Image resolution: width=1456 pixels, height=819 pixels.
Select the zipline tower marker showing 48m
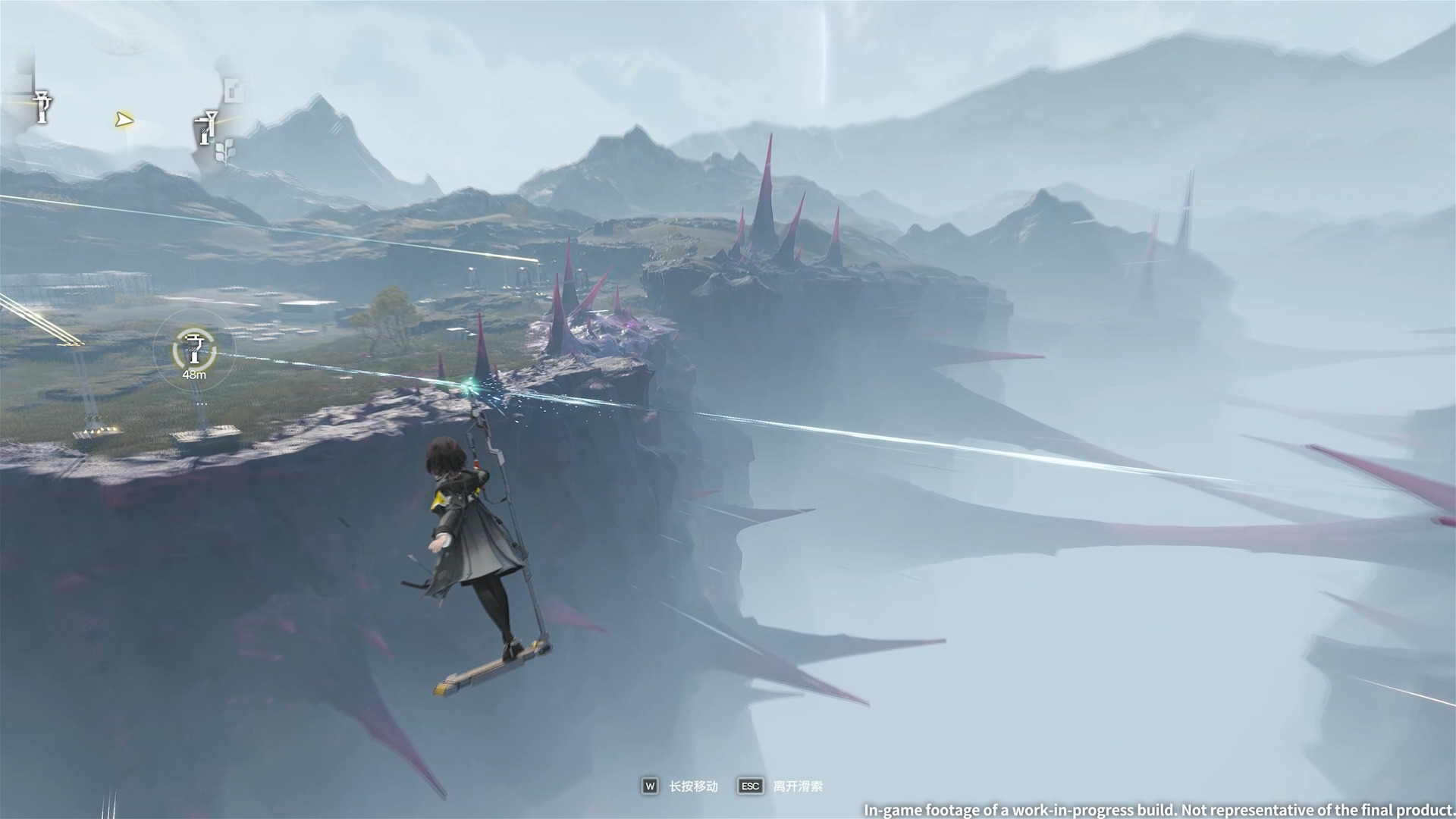tap(194, 350)
